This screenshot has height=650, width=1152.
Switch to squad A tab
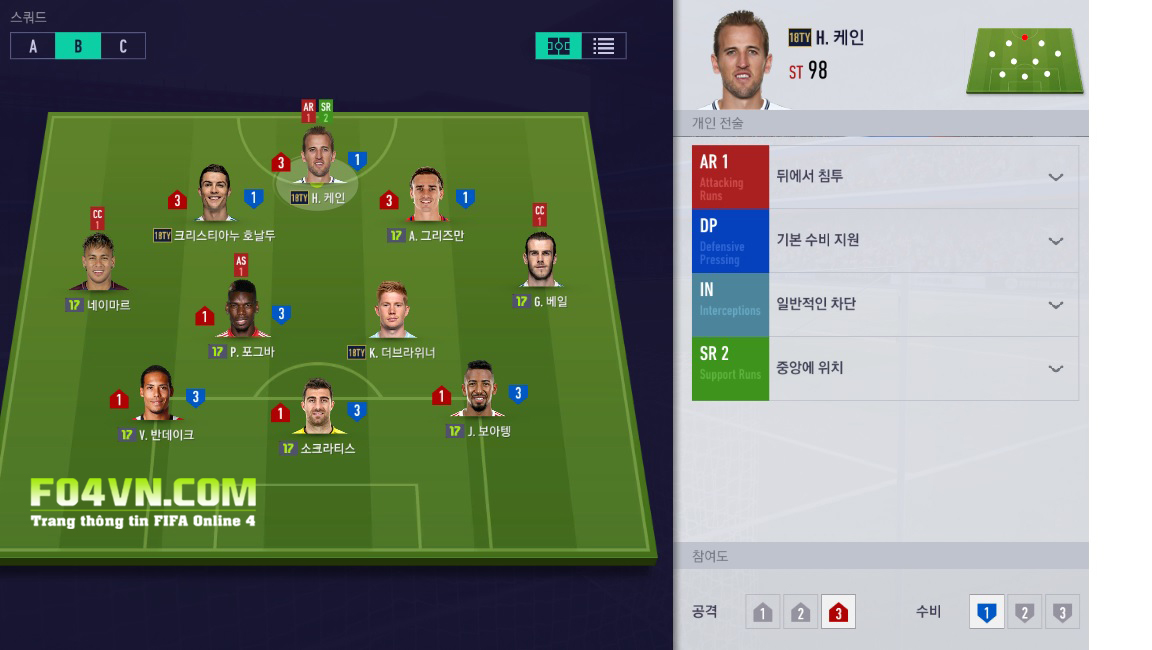pyautogui.click(x=33, y=46)
